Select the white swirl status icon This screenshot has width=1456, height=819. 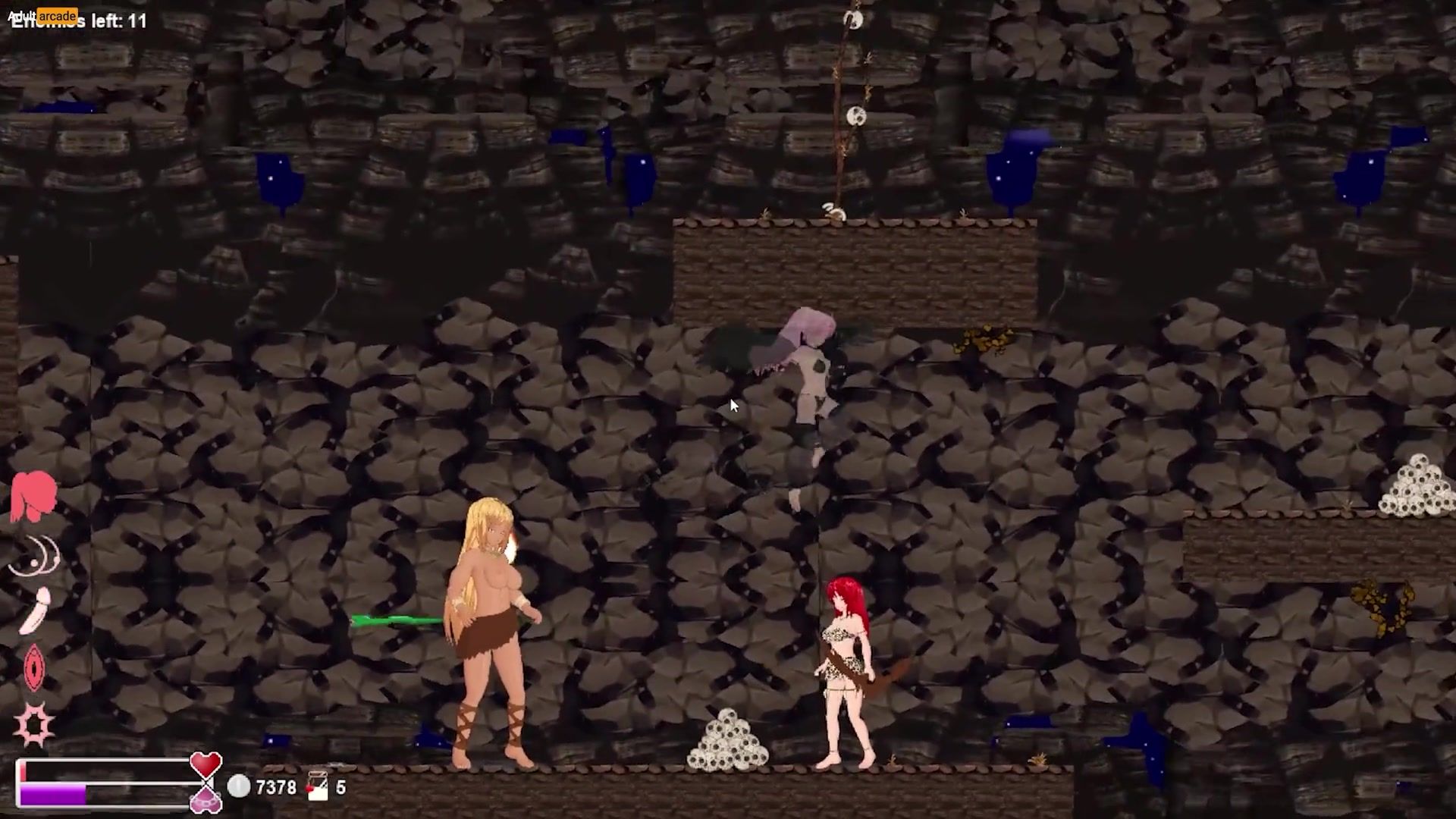click(x=35, y=557)
